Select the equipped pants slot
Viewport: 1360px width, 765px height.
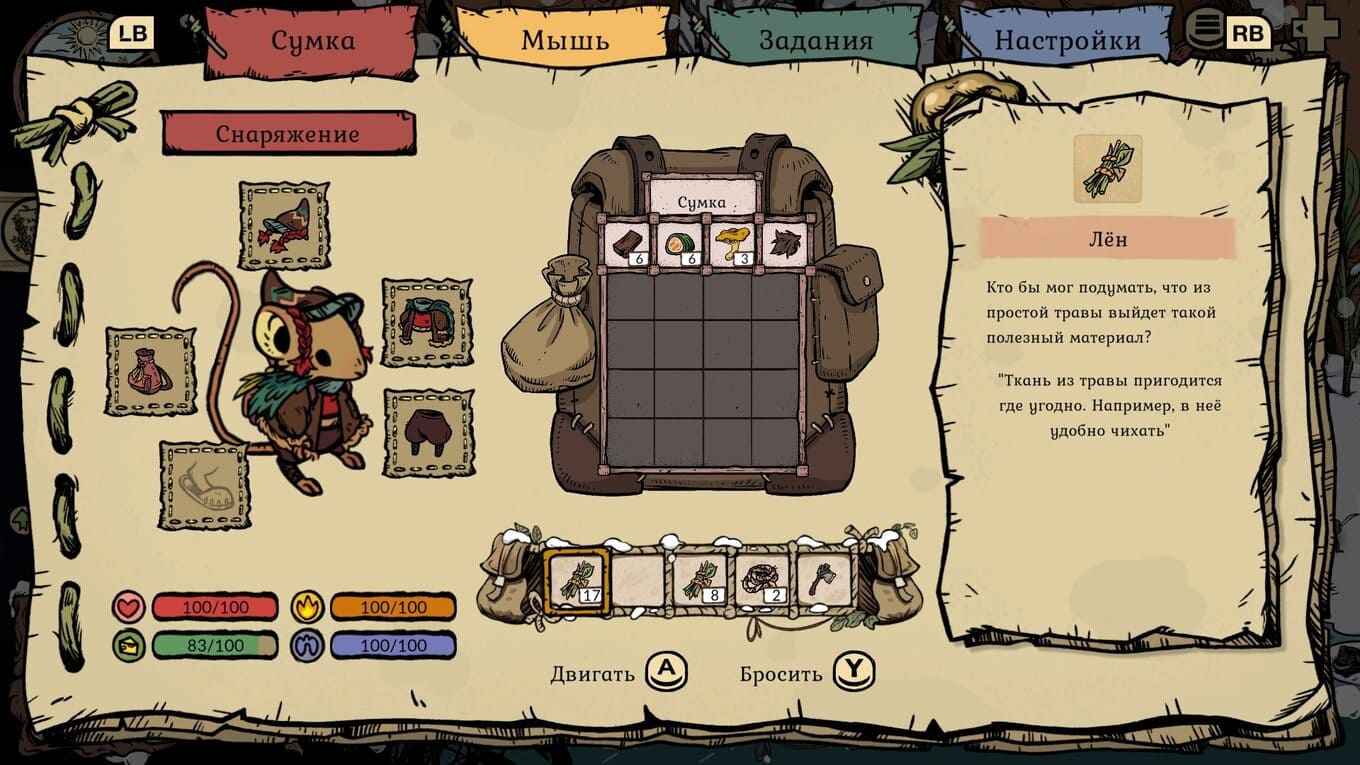pyautogui.click(x=428, y=433)
